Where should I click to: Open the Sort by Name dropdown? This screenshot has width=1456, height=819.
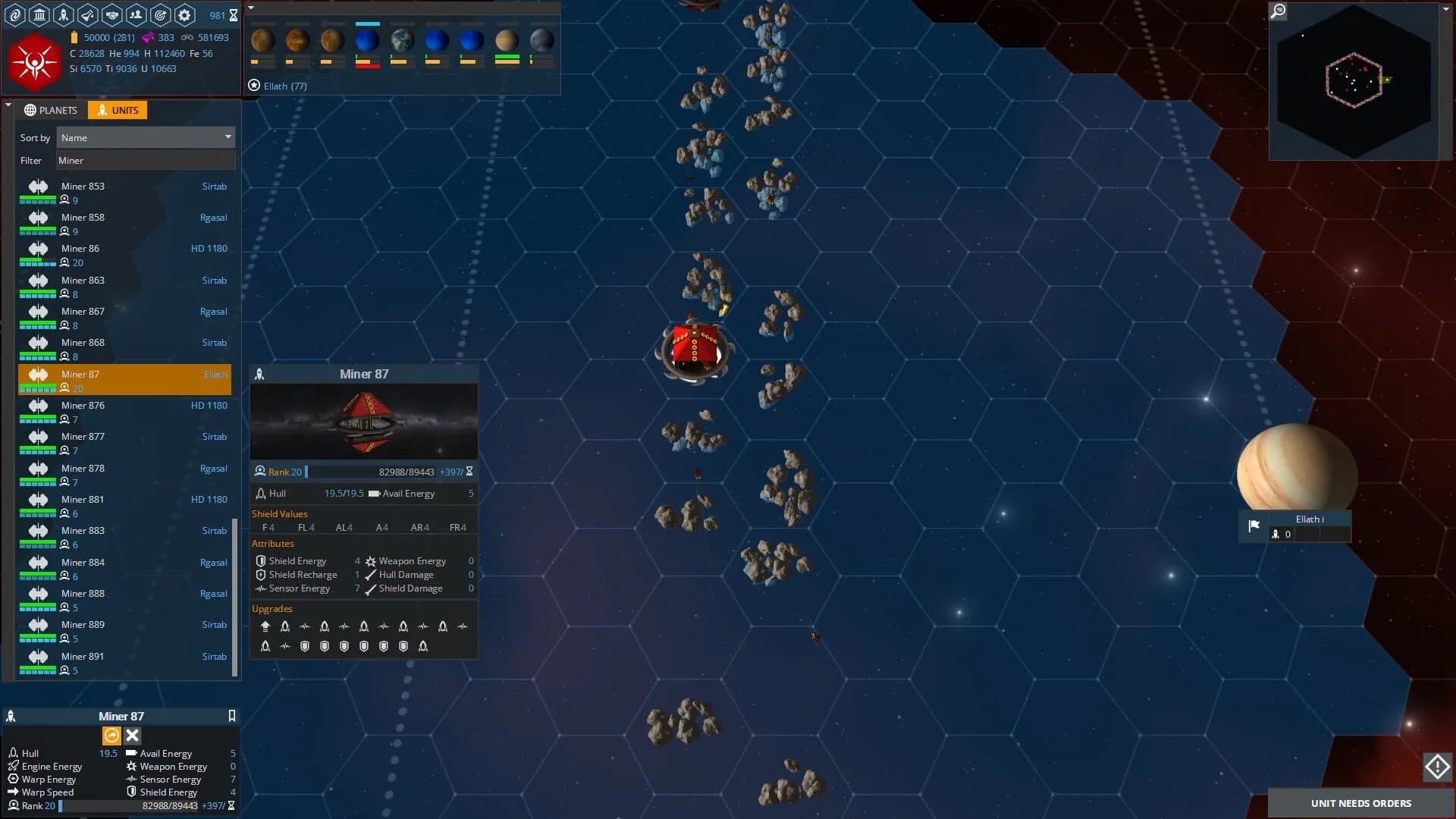(x=146, y=137)
